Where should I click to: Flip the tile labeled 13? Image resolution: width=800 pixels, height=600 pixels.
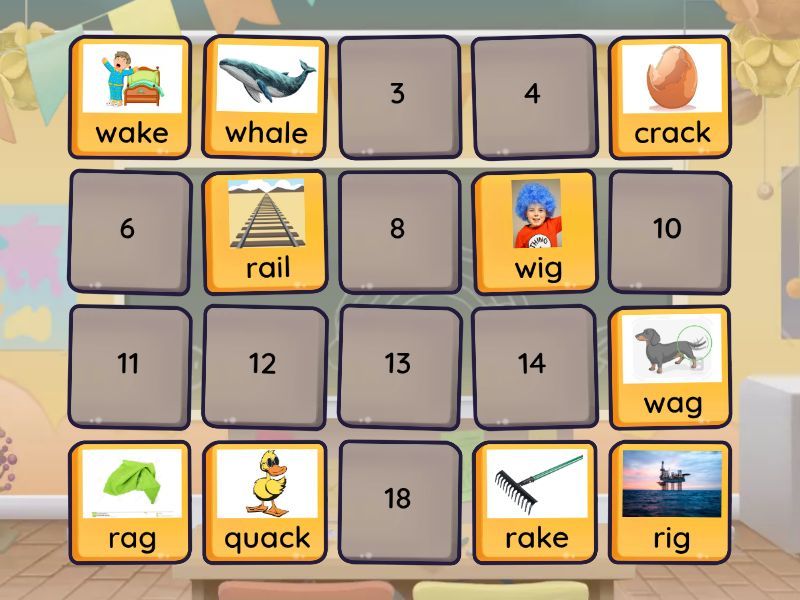coord(398,366)
